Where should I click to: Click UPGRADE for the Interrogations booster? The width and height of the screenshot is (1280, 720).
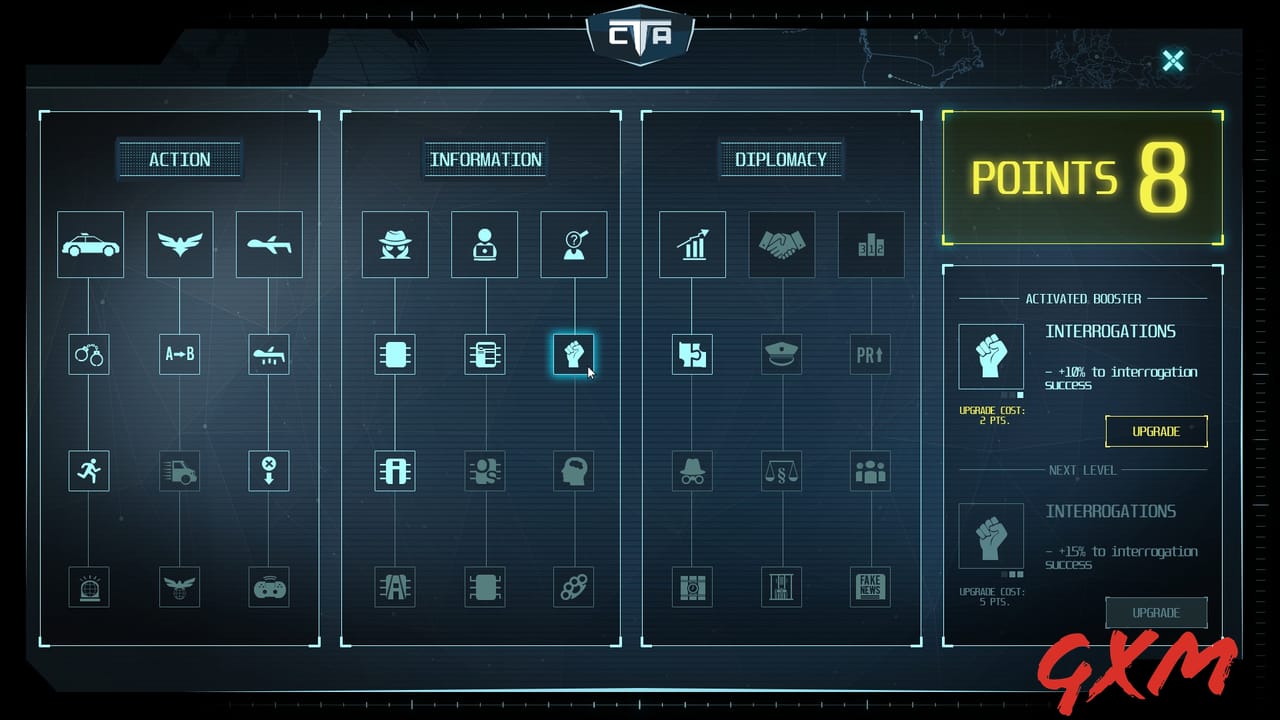coord(1156,431)
